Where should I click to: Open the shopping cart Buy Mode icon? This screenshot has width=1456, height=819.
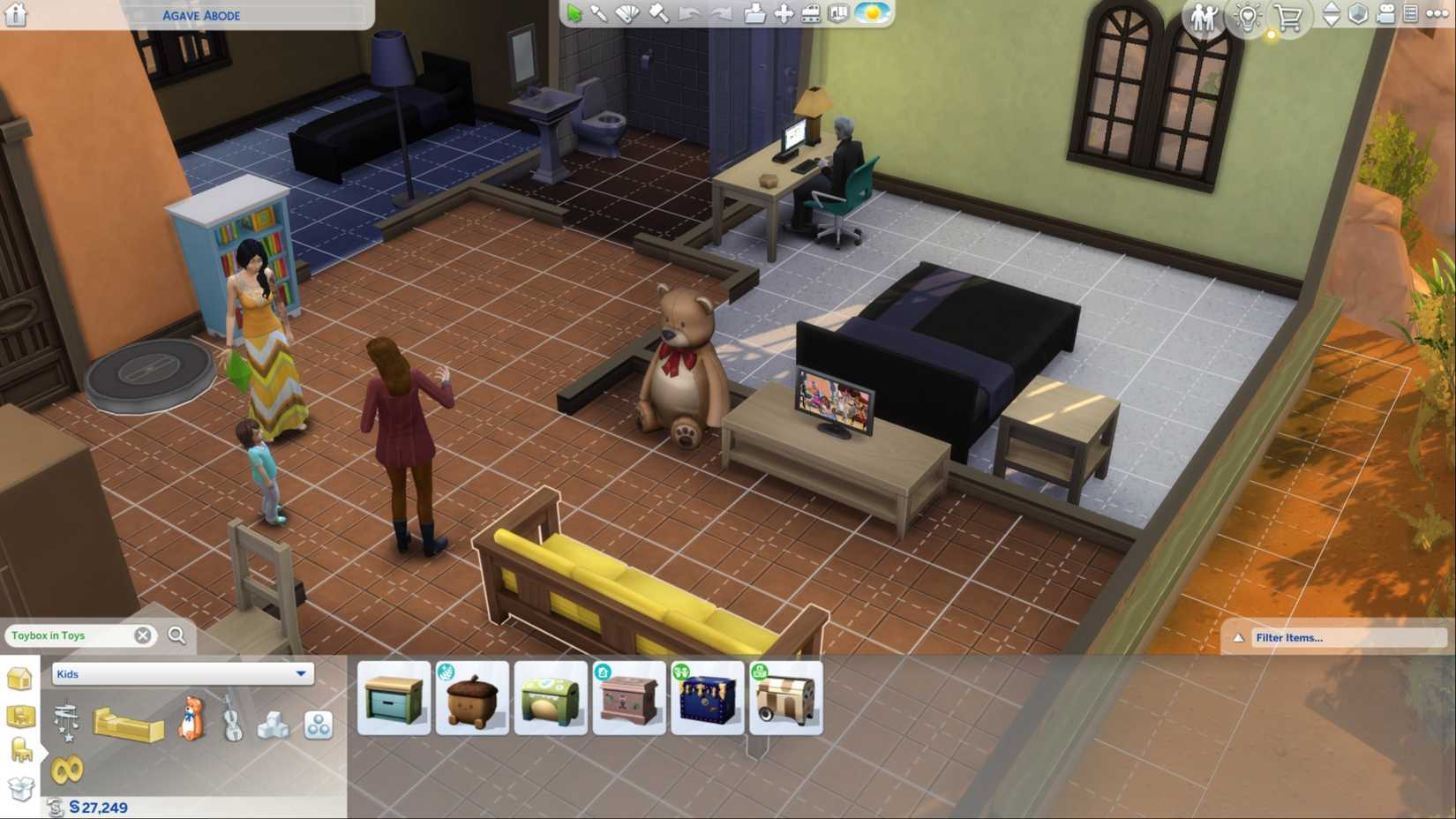point(1288,16)
